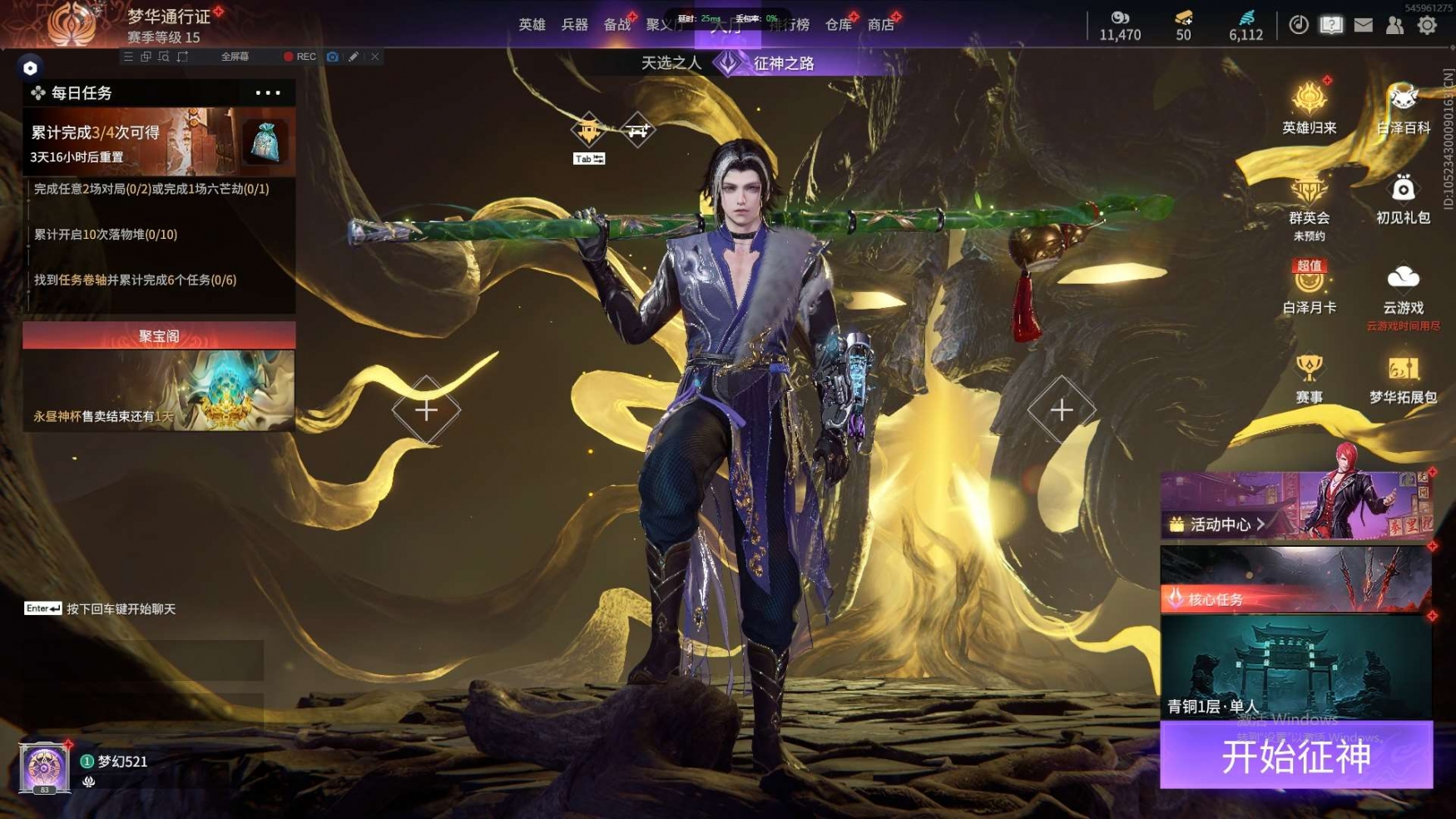Switch to the 天选之人 mode tab
The height and width of the screenshot is (819, 1456).
671,63
